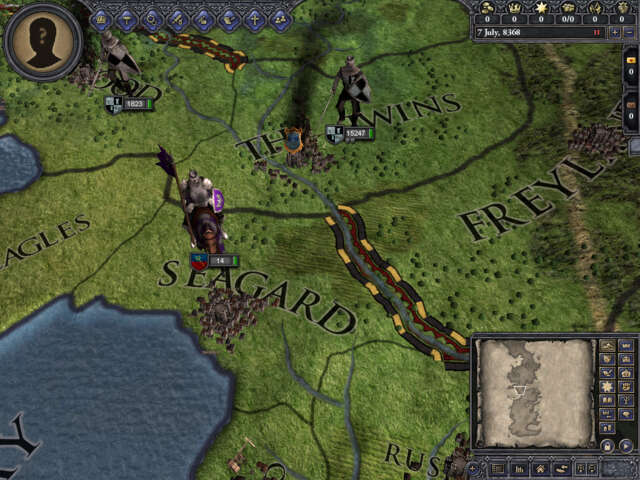The height and width of the screenshot is (480, 640).
Task: Switch to the terrain map mode
Action: (606, 346)
